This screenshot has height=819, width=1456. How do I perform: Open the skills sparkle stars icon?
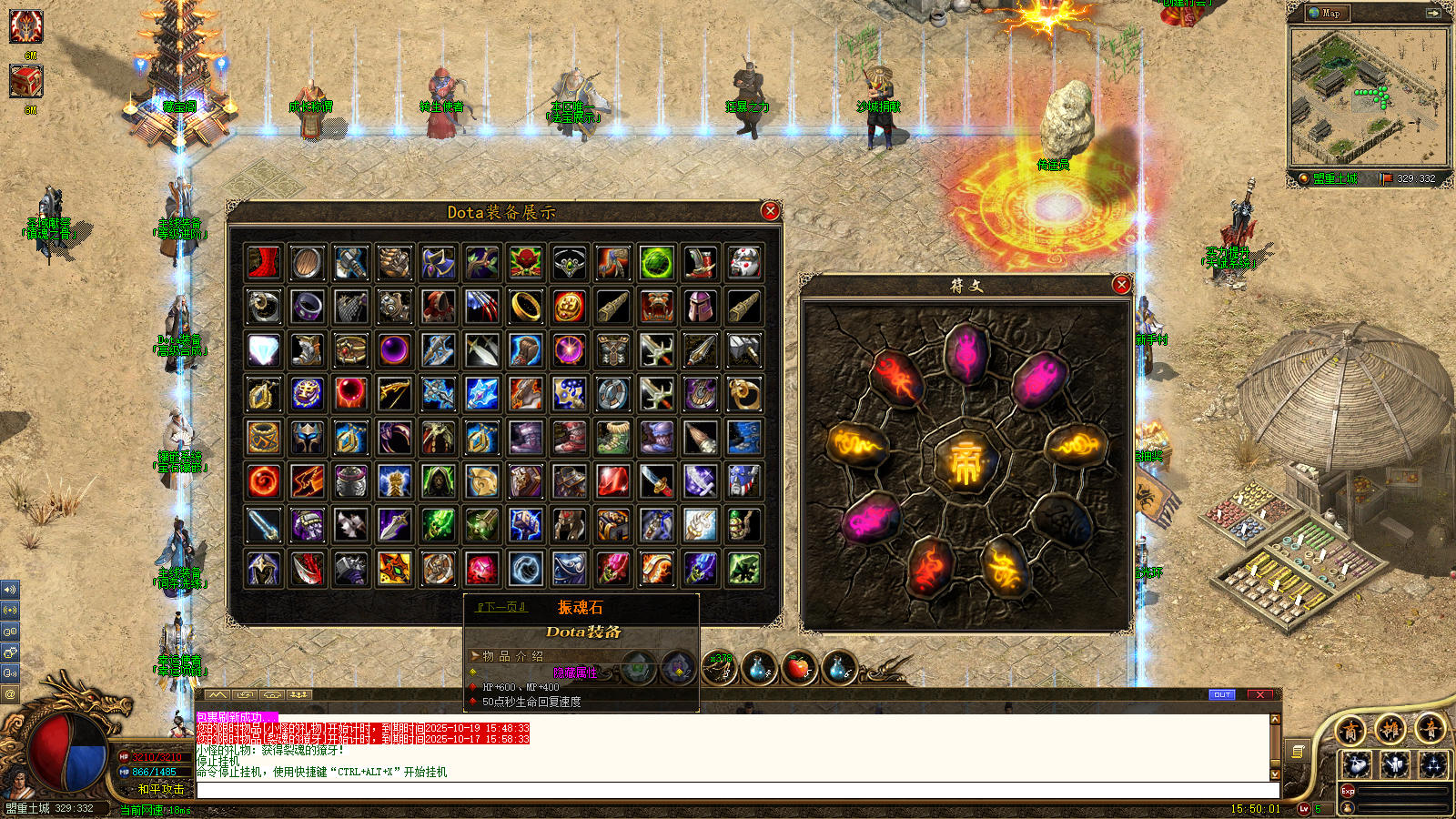coord(1433,764)
